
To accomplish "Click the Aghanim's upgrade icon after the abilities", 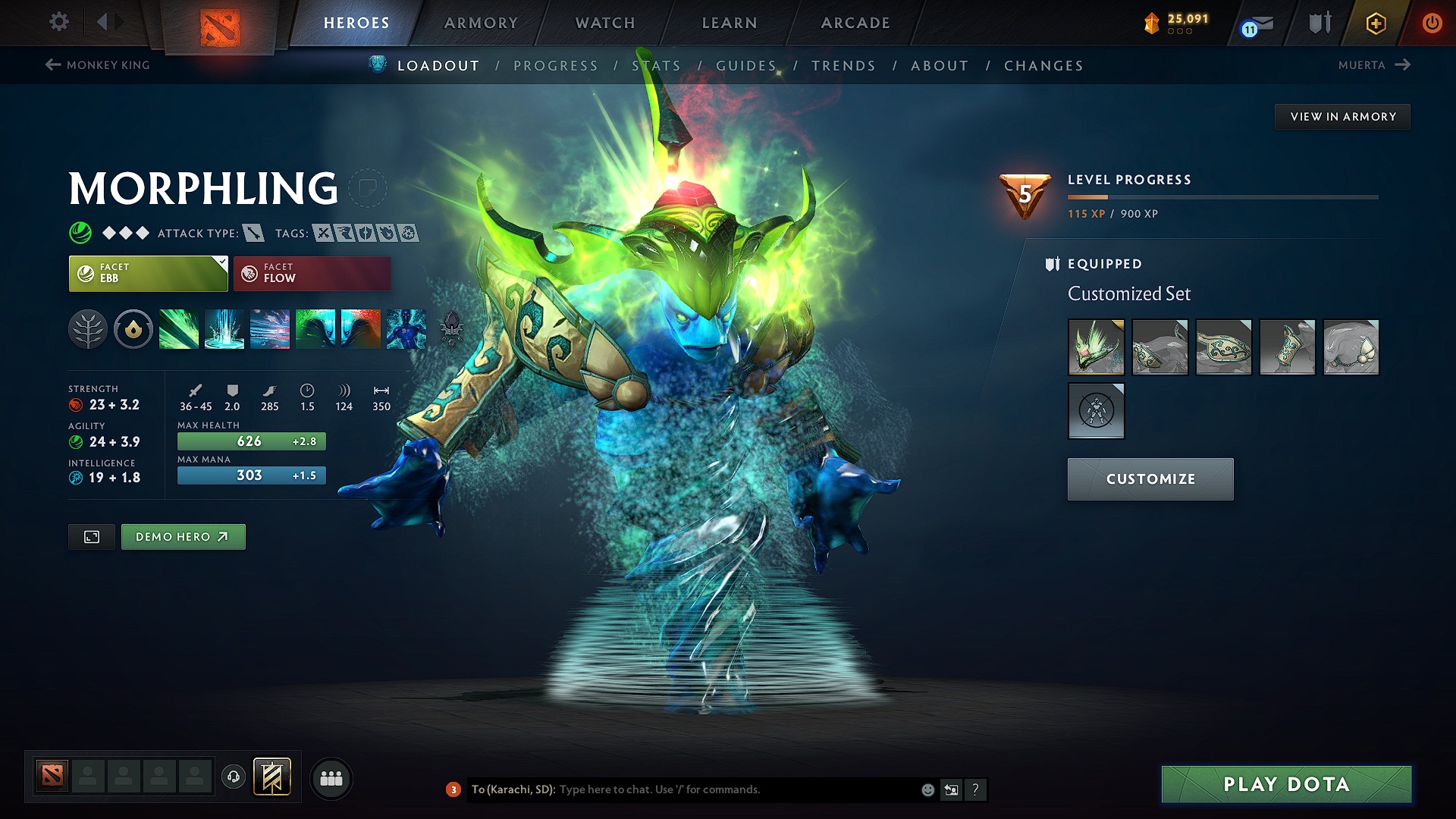I will [x=453, y=328].
